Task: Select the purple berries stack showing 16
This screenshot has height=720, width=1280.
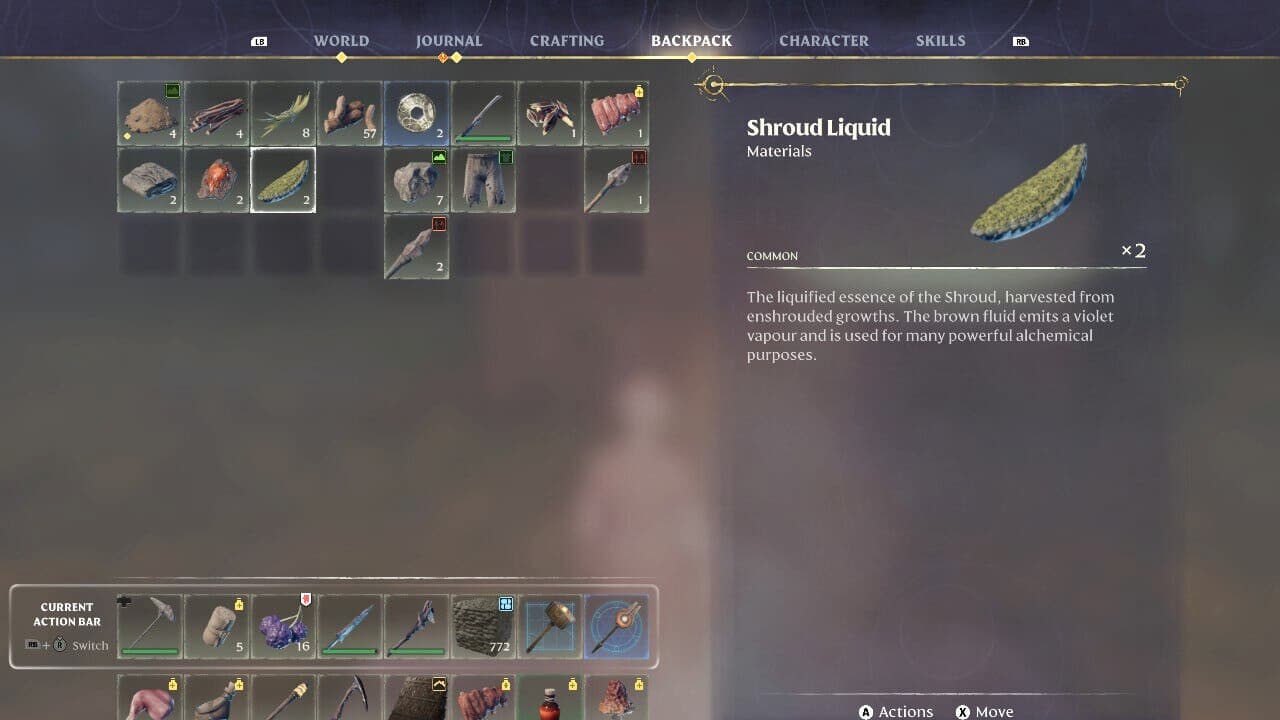Action: 283,627
